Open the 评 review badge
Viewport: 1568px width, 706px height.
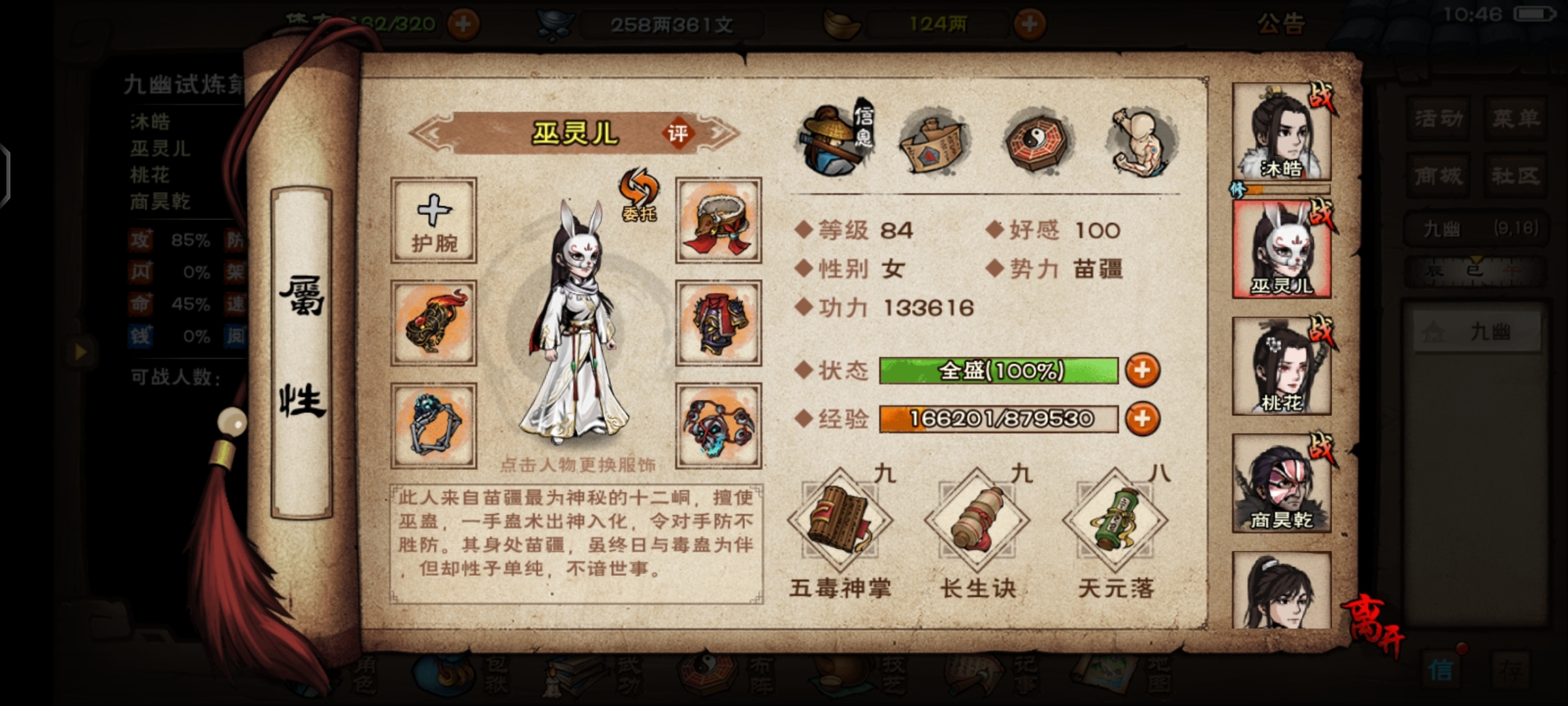(678, 134)
